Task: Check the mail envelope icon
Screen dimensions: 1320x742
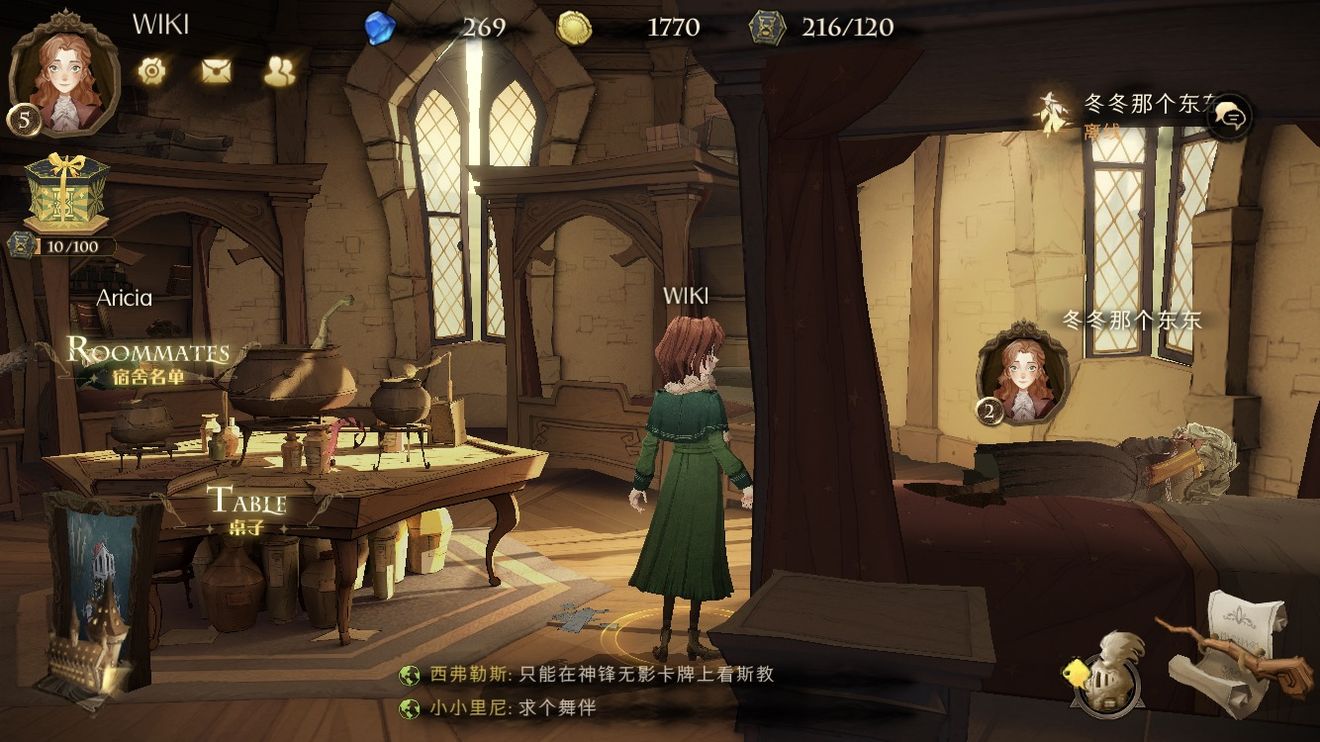Action: point(216,70)
